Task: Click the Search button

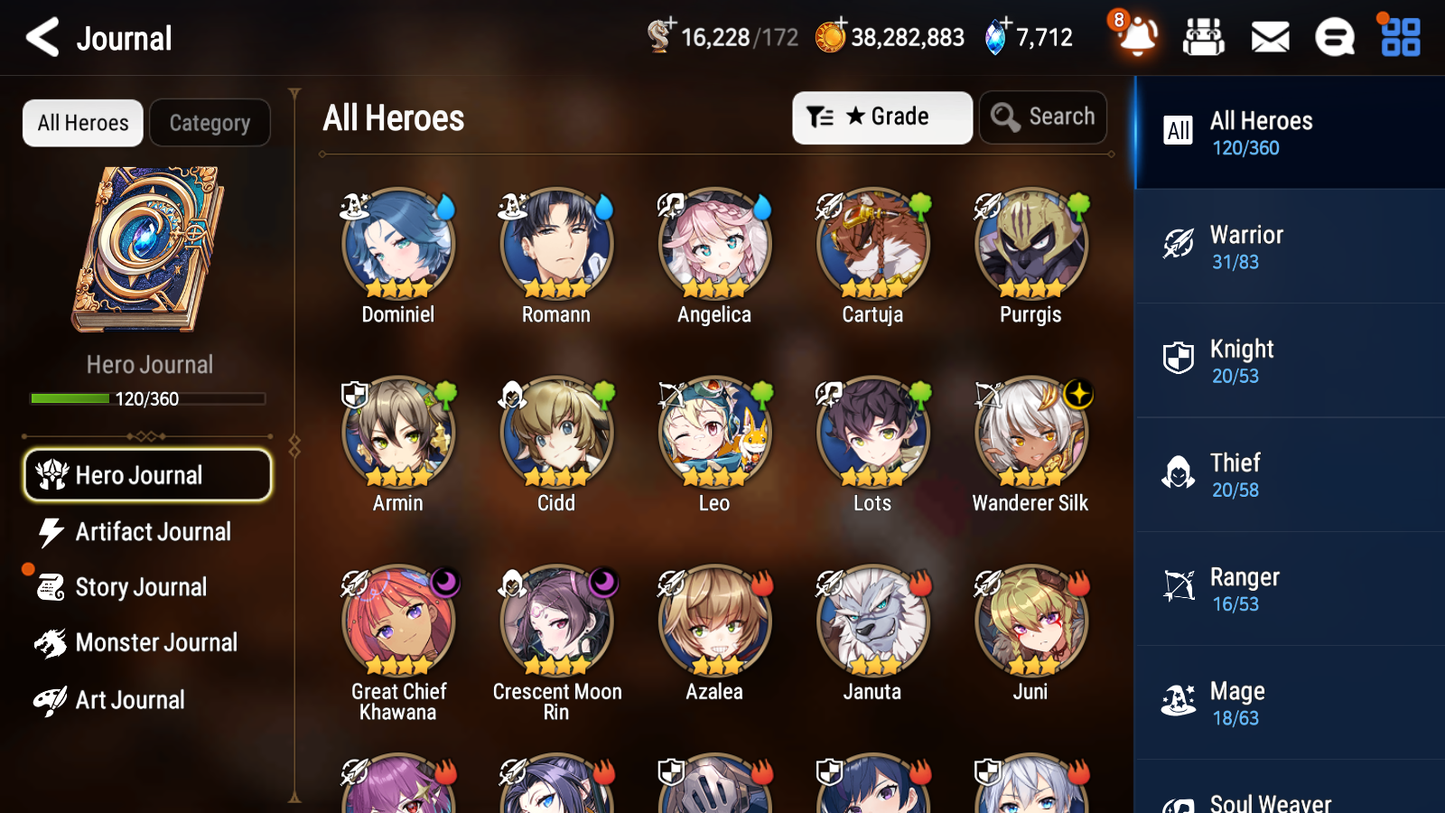Action: click(x=1043, y=117)
